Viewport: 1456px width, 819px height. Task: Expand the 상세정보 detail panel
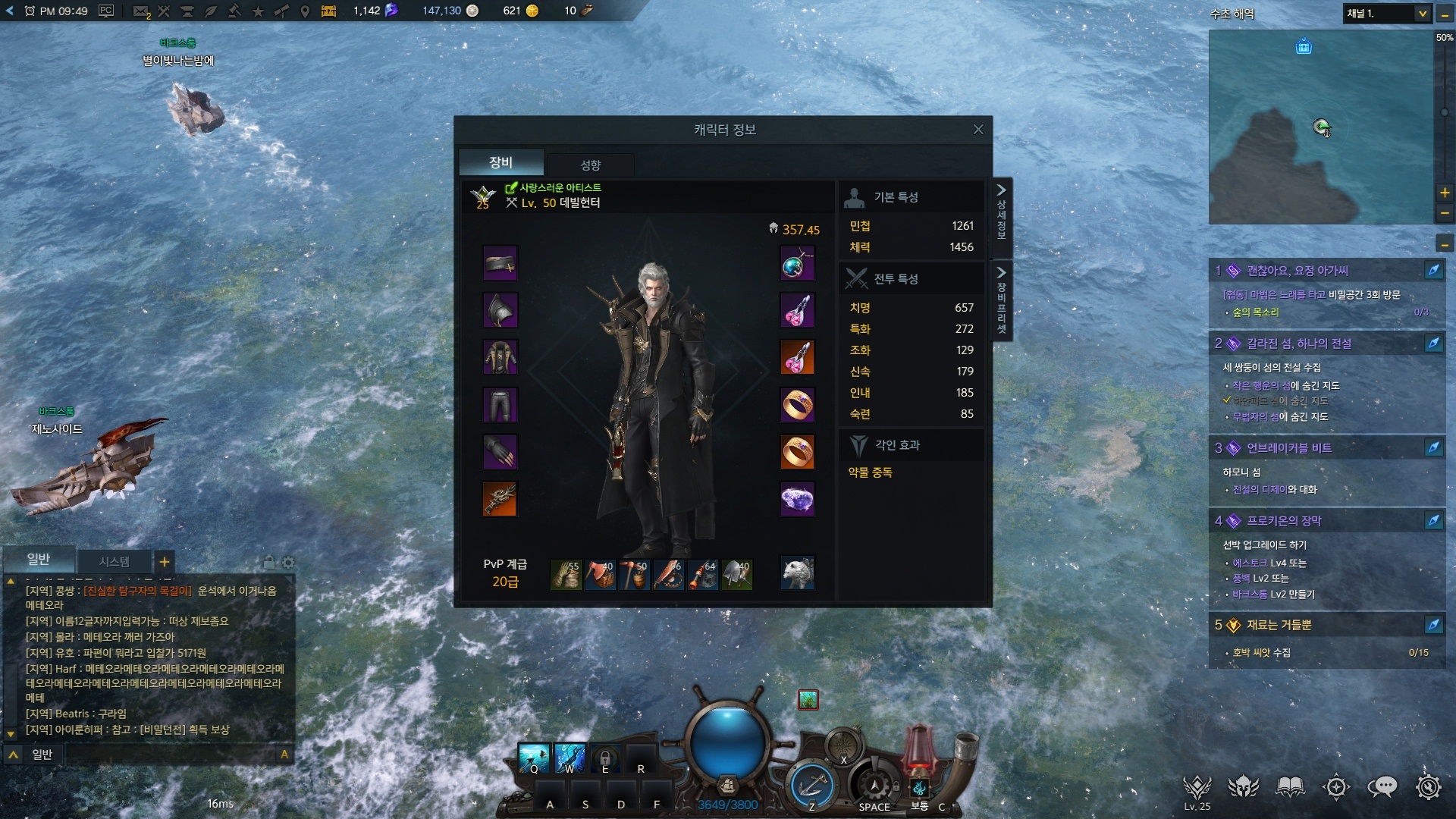click(x=1001, y=211)
